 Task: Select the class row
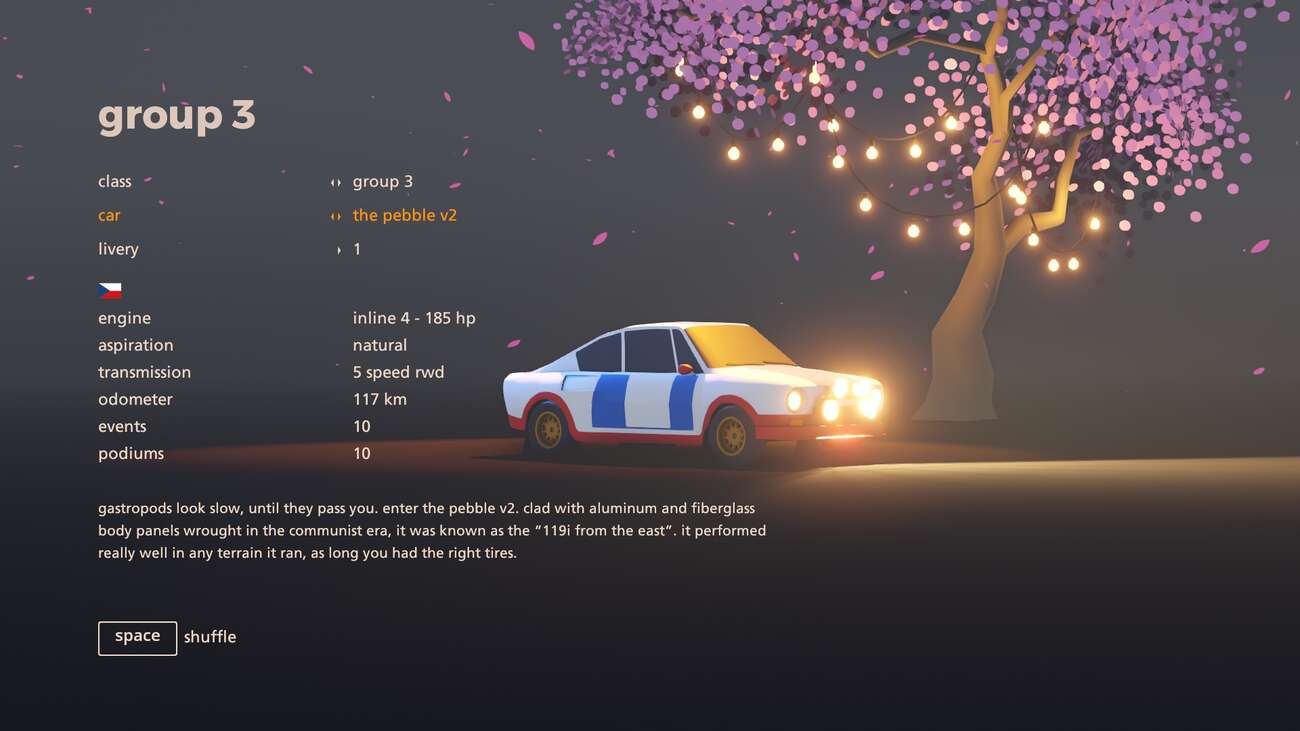(115, 182)
